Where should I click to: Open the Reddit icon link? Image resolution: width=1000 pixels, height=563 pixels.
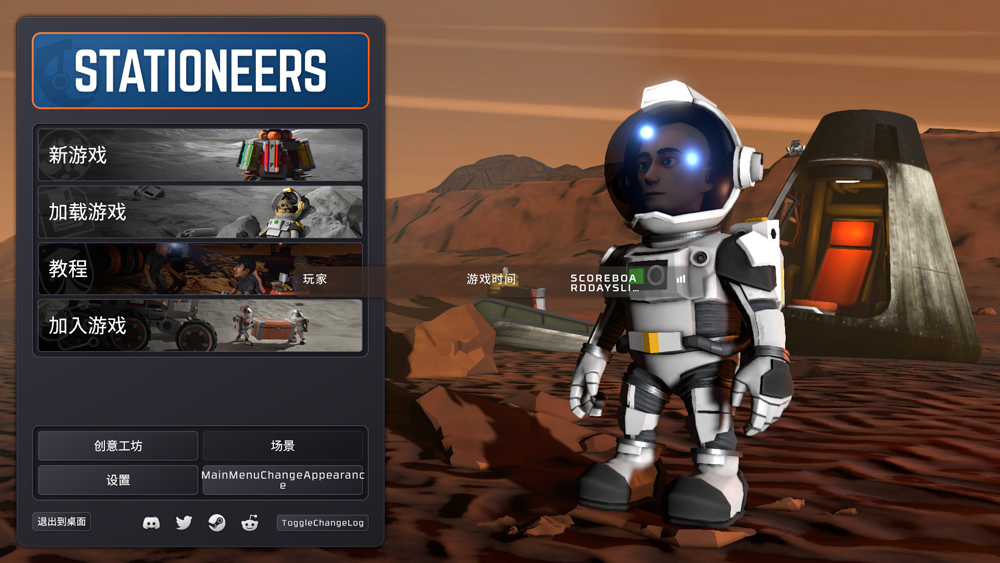(250, 523)
